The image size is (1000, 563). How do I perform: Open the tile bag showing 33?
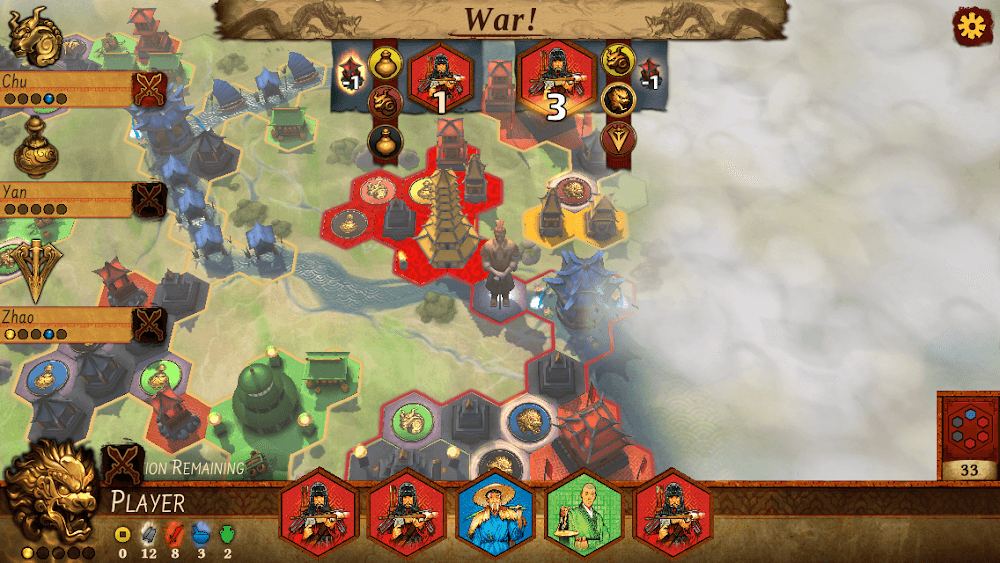click(967, 436)
